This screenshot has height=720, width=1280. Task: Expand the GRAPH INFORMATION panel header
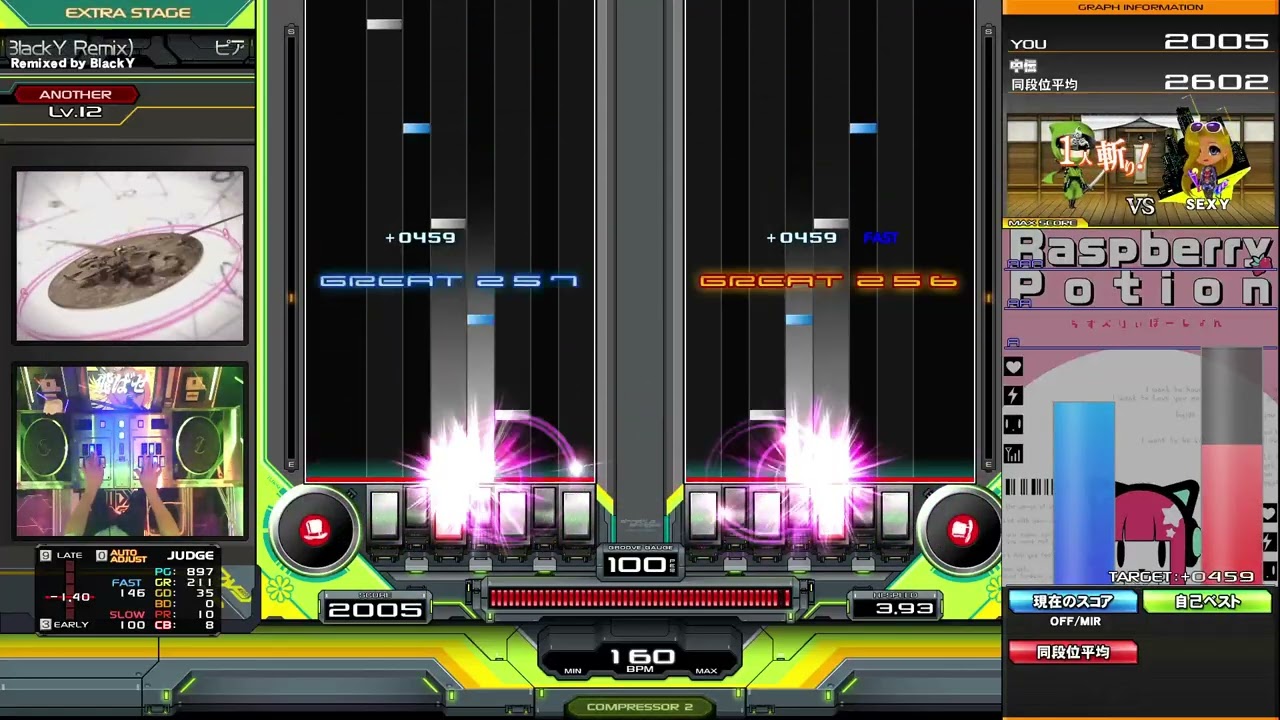click(1140, 7)
